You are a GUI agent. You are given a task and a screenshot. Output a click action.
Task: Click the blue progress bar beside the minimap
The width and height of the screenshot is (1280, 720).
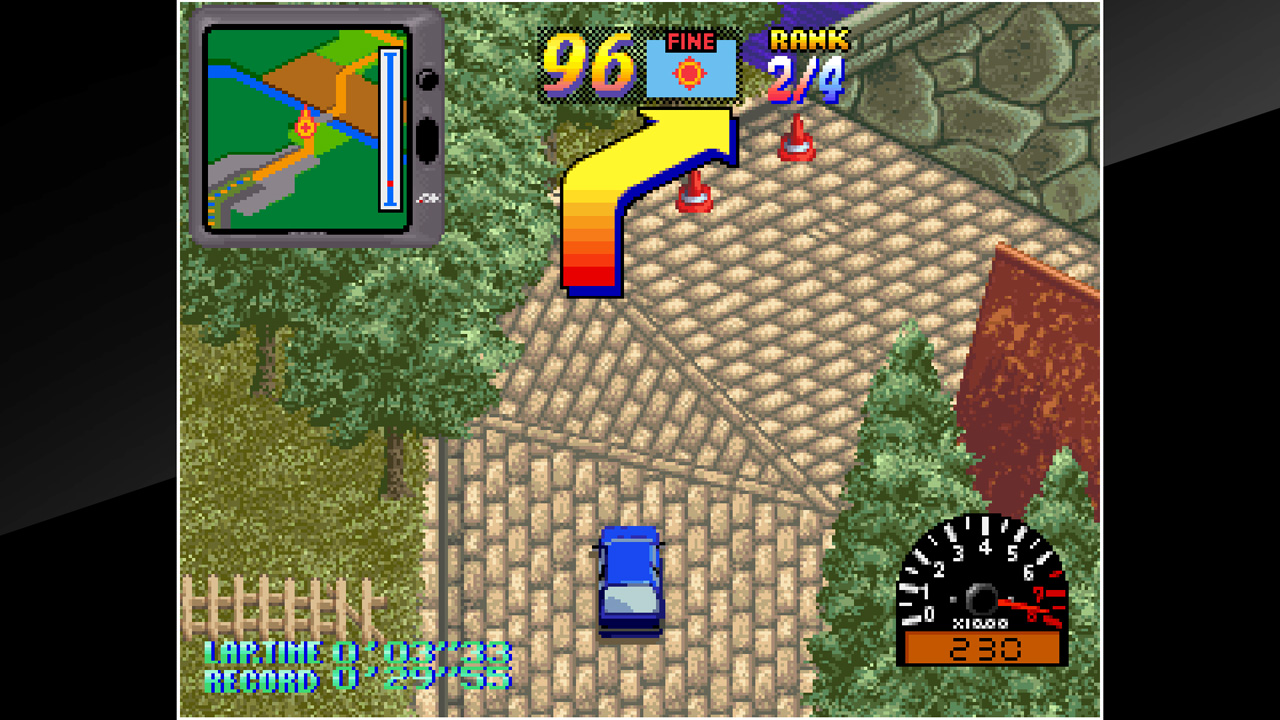pos(389,130)
